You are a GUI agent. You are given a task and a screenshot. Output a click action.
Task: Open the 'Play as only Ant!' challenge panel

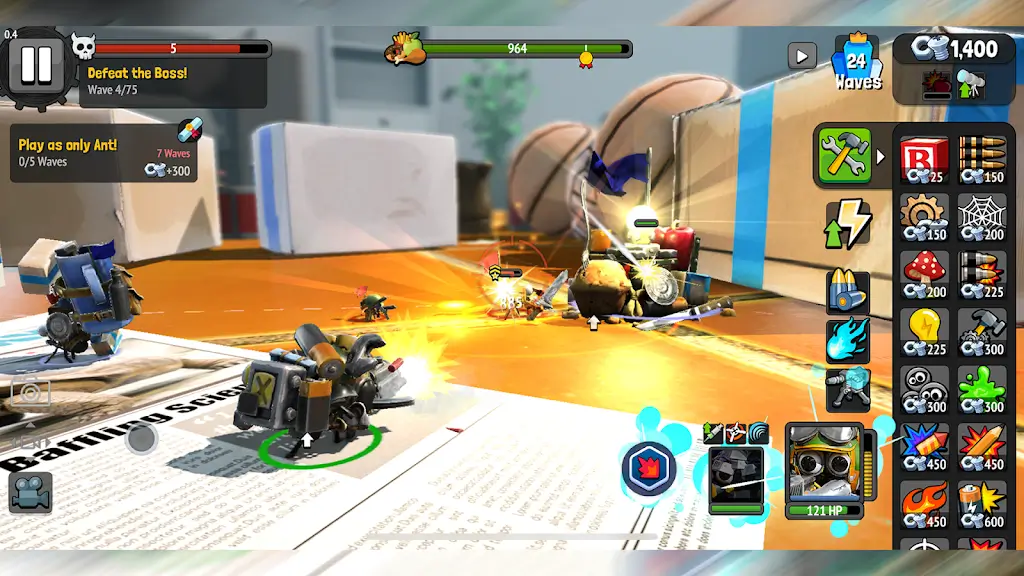pos(104,154)
